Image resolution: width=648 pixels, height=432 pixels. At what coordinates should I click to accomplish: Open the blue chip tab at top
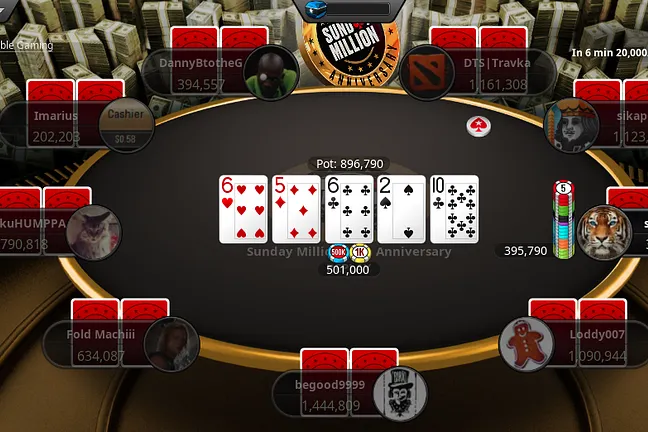coord(343,8)
